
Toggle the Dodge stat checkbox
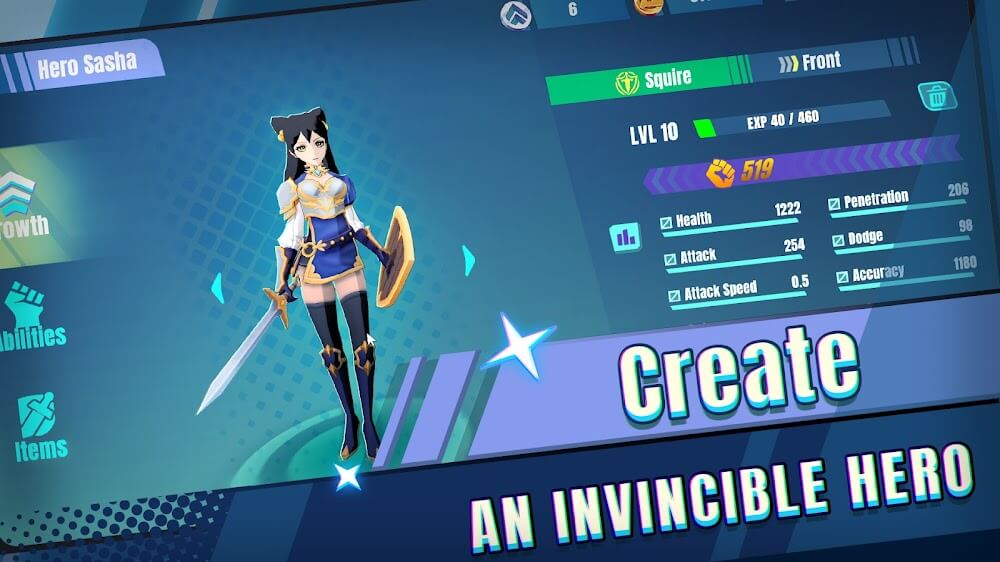click(839, 241)
